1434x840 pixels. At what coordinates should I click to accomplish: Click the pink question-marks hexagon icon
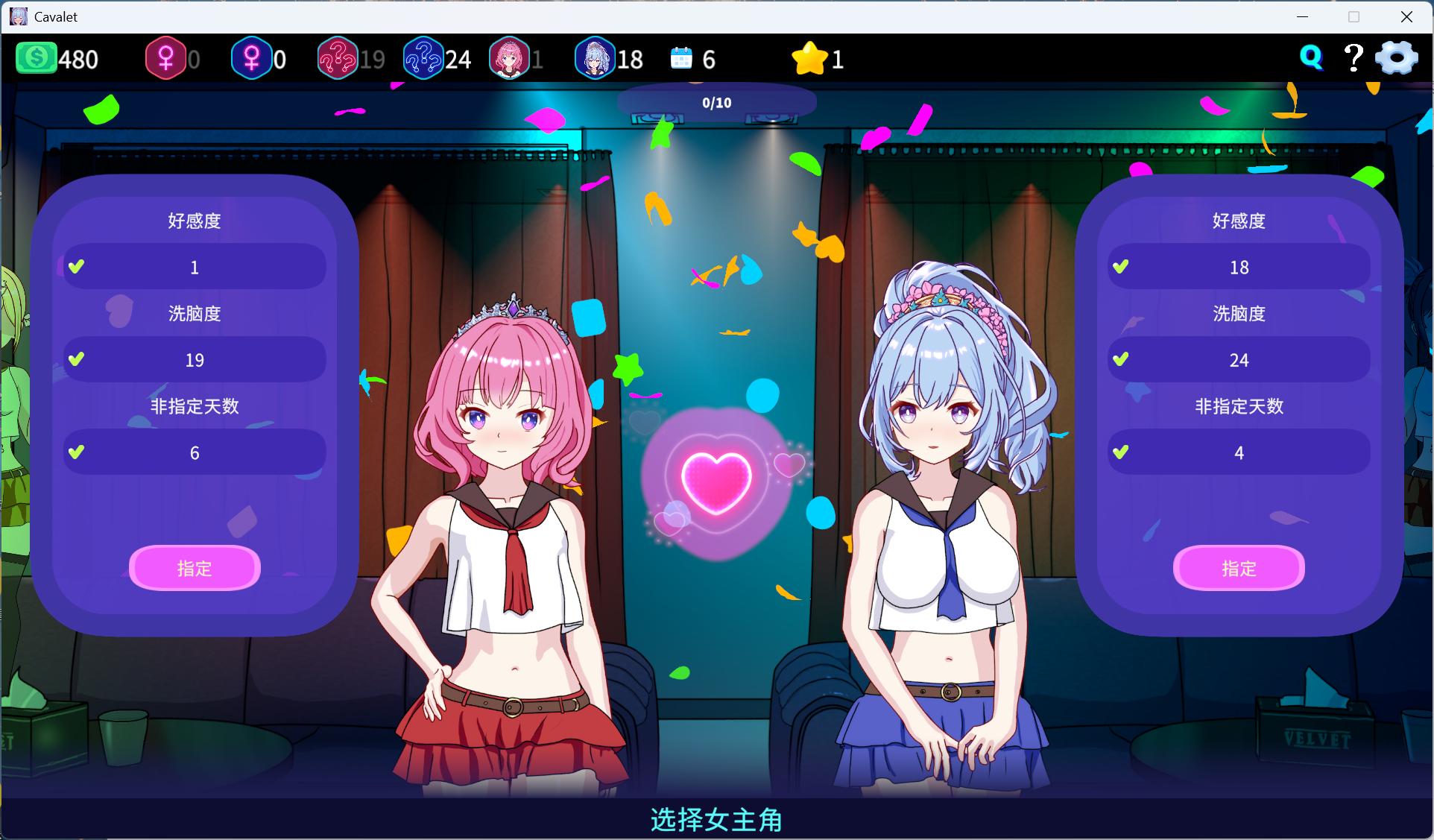pyautogui.click(x=339, y=57)
